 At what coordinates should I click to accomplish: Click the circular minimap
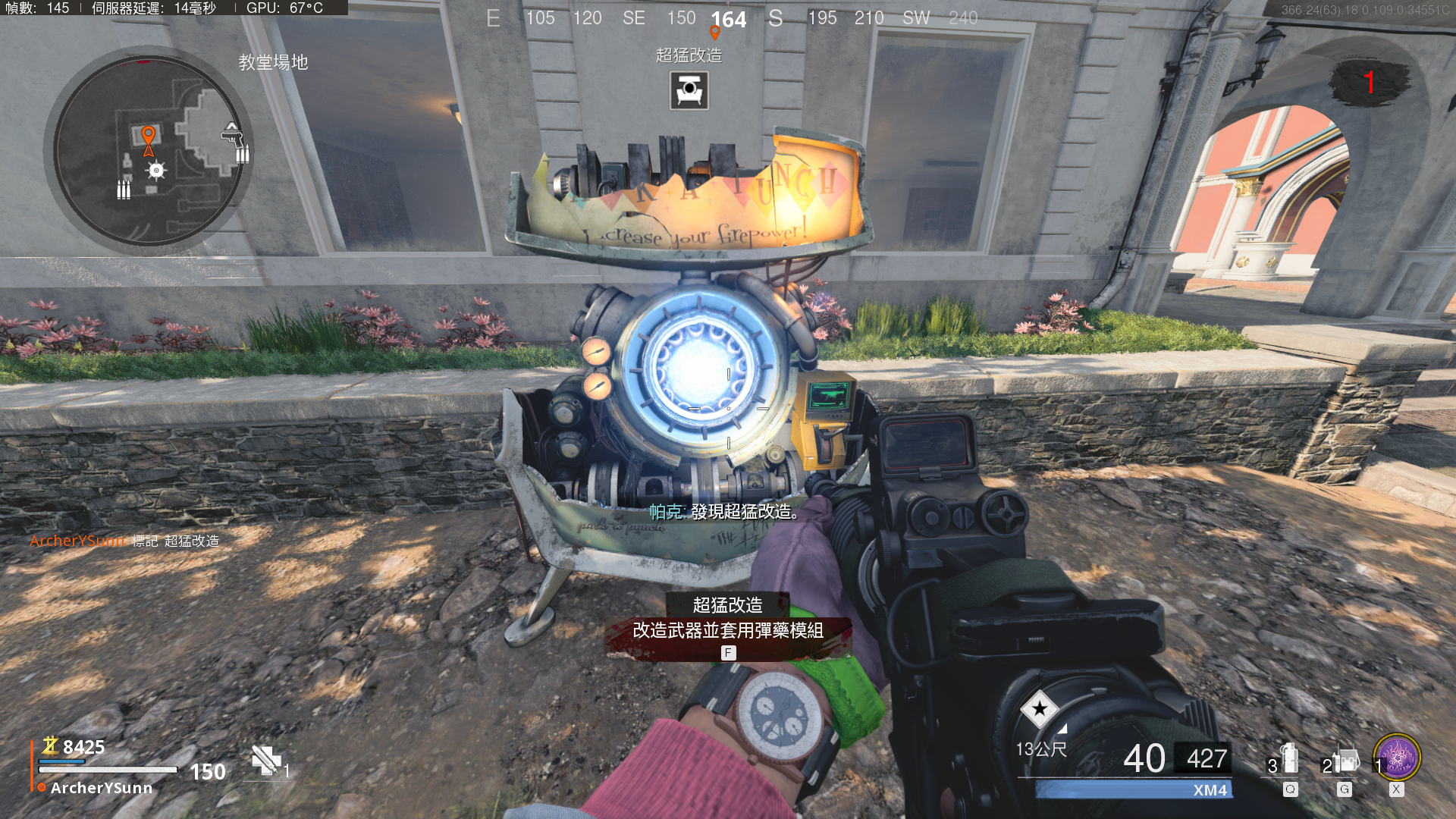149,150
